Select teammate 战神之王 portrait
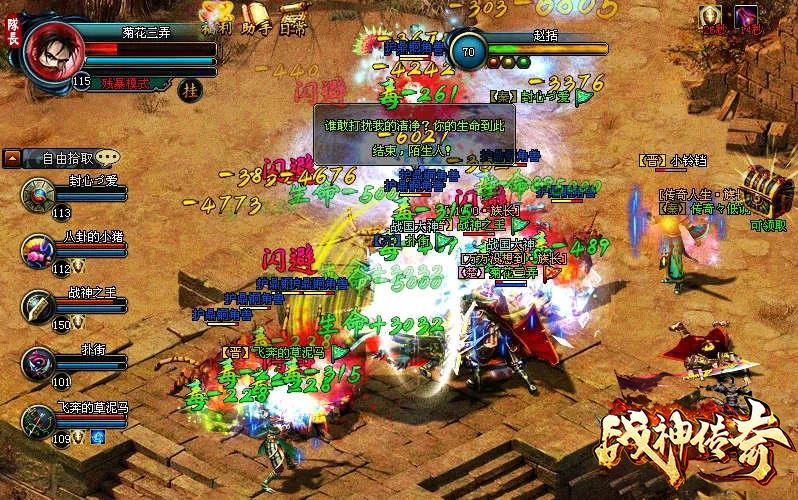The image size is (798, 500). coord(39,306)
